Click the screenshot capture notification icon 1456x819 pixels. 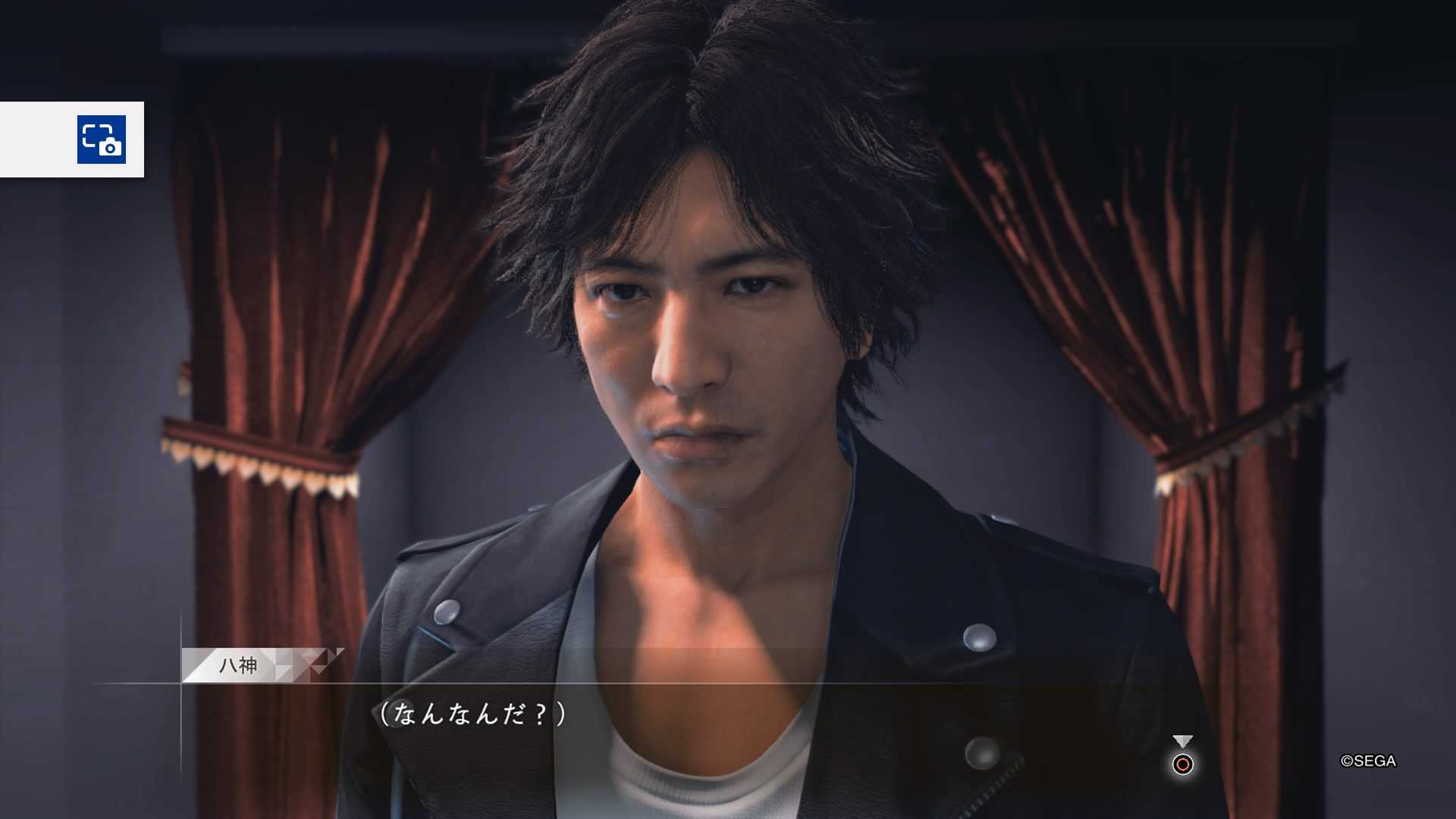[102, 140]
